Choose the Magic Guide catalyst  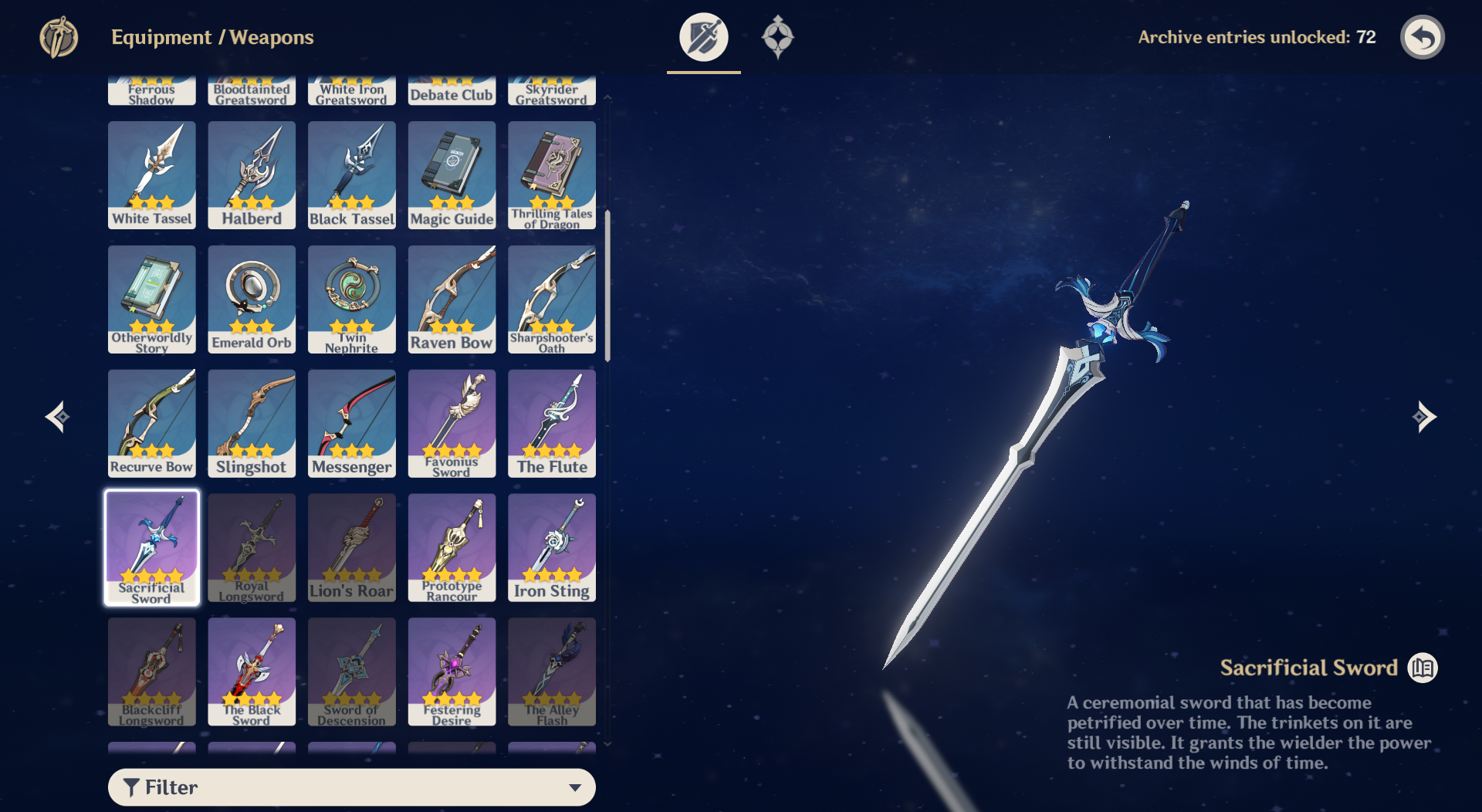point(452,175)
